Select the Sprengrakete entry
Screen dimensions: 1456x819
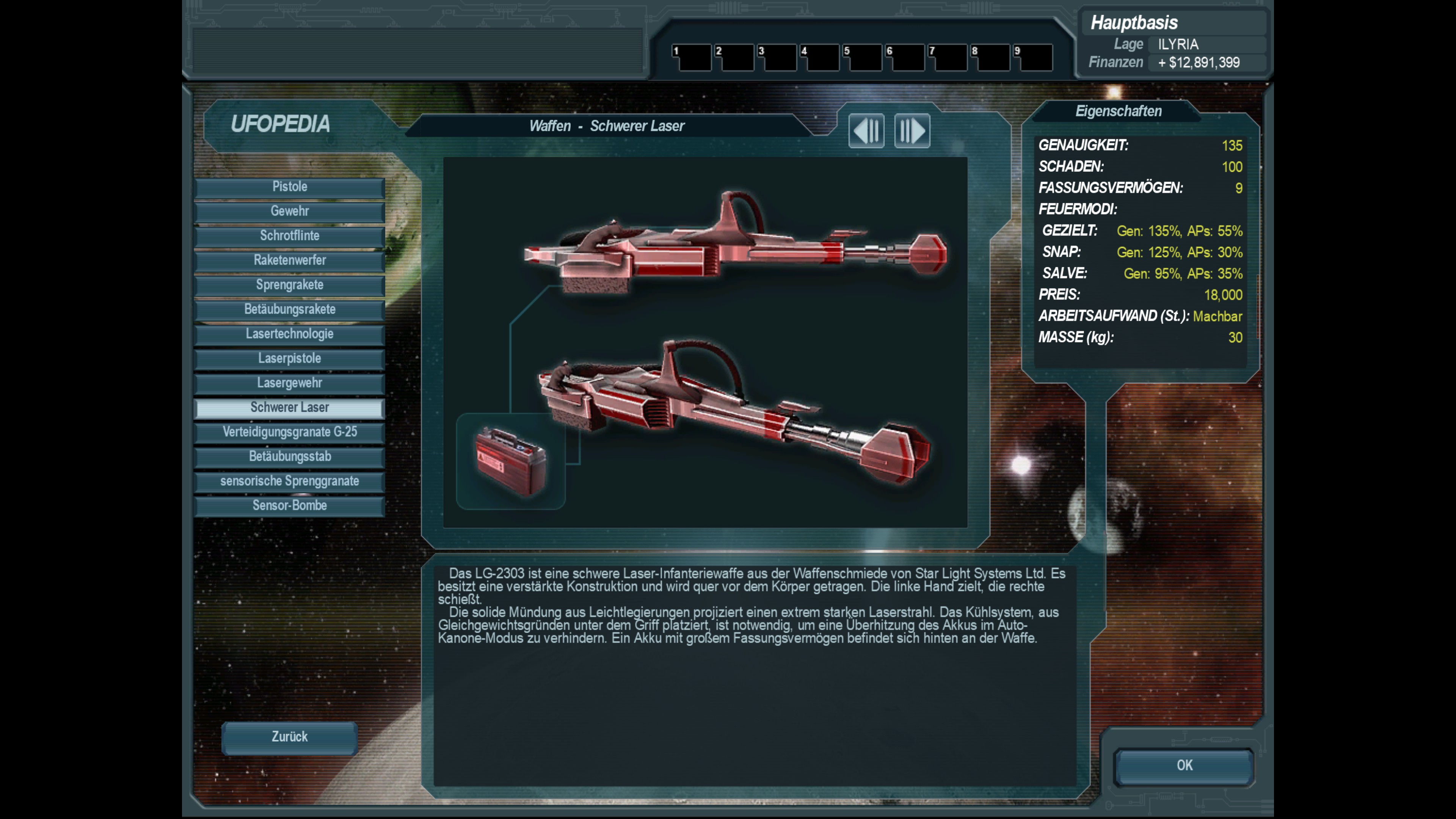(289, 285)
